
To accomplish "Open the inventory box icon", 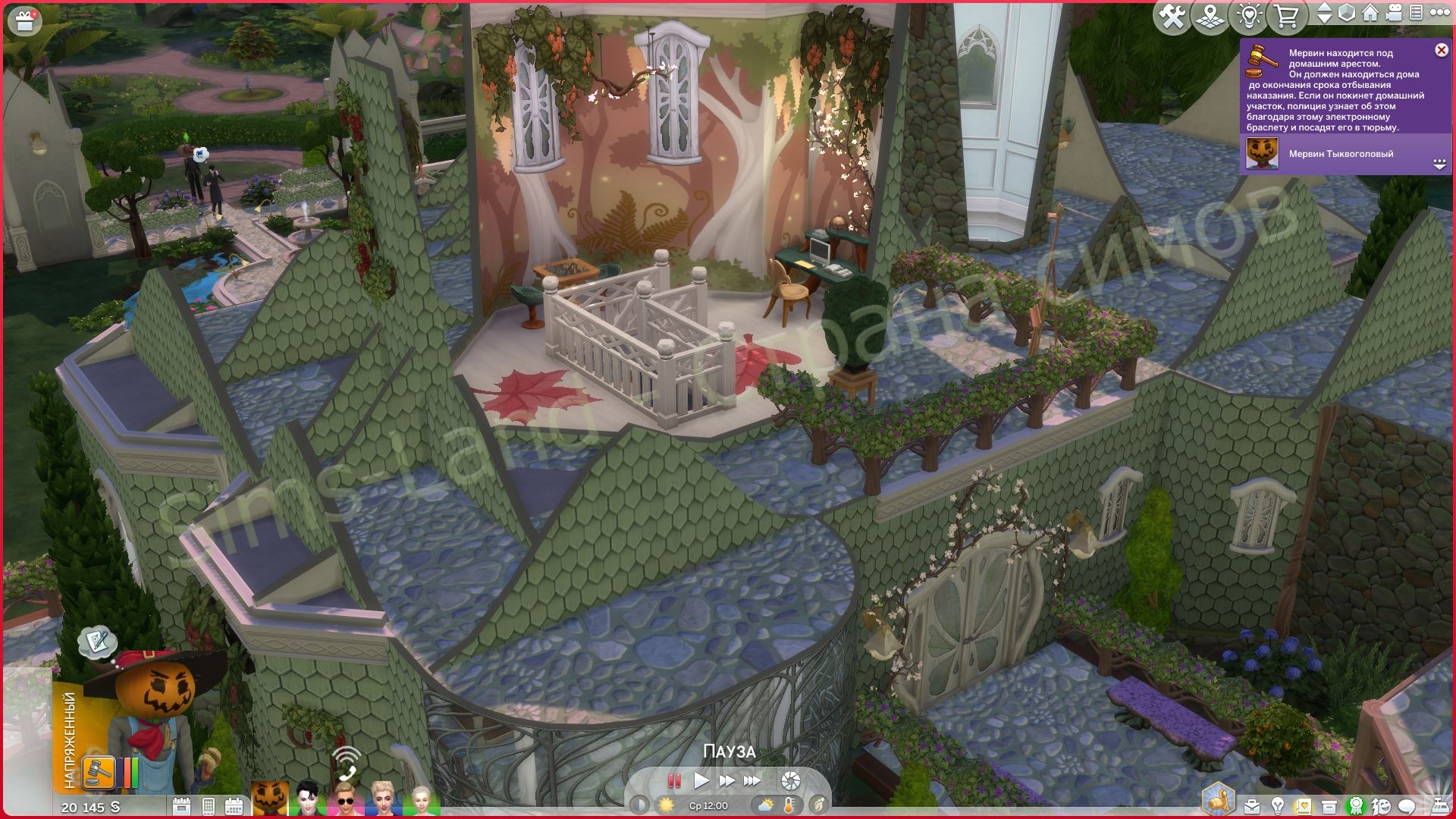I will point(1329,805).
